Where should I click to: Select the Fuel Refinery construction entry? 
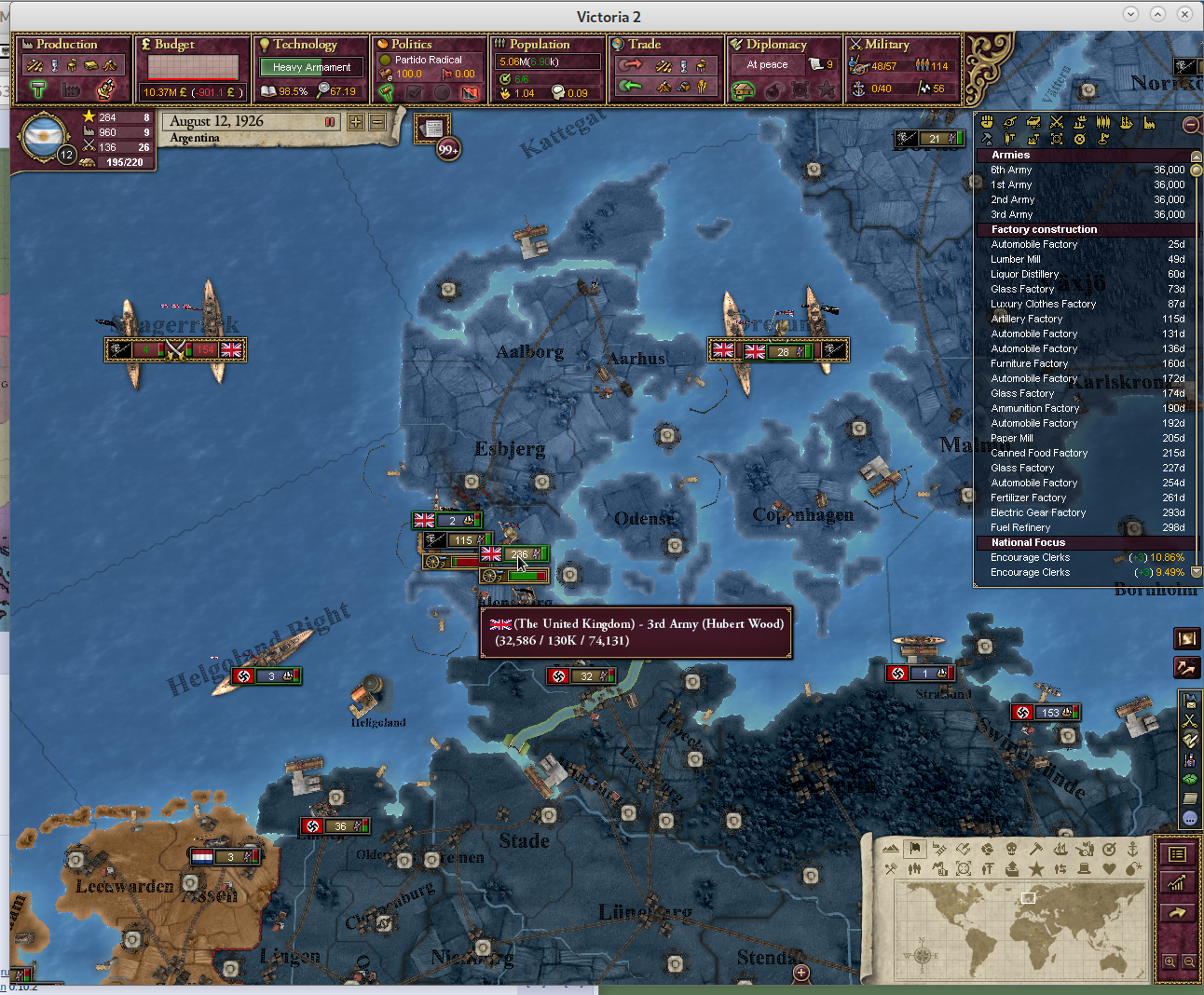click(1020, 527)
